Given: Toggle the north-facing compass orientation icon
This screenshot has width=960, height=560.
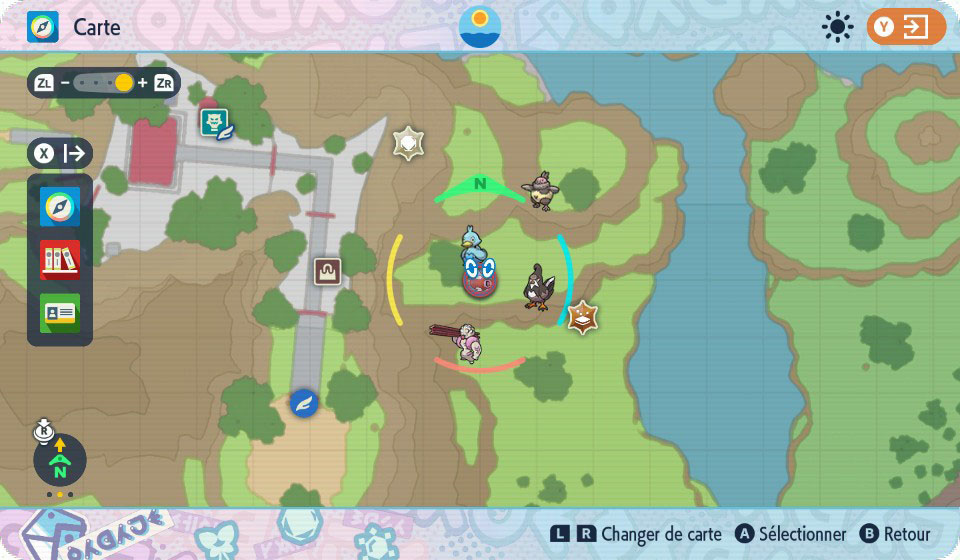Looking at the screenshot, I should (x=60, y=460).
